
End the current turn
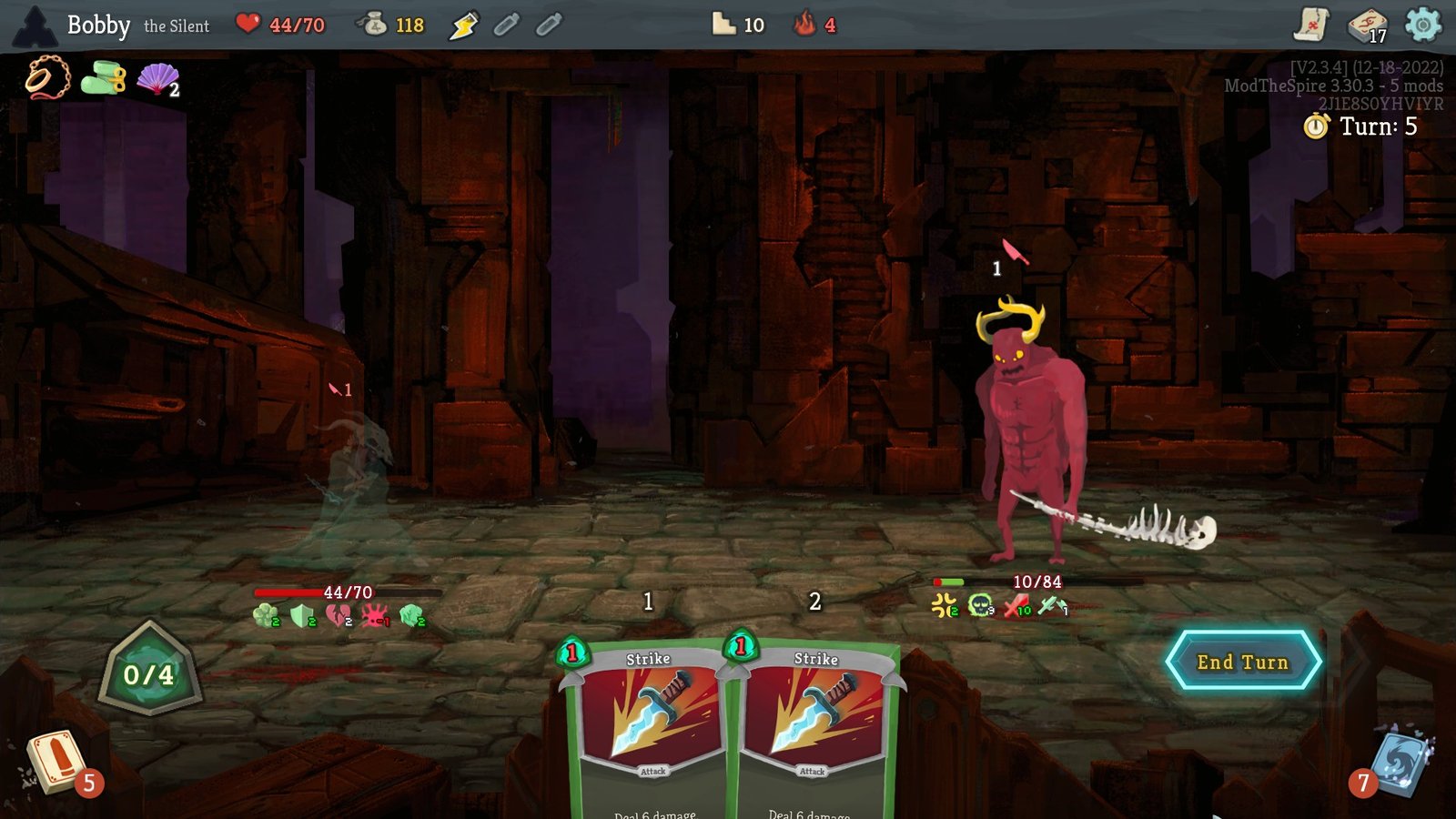tap(1242, 662)
